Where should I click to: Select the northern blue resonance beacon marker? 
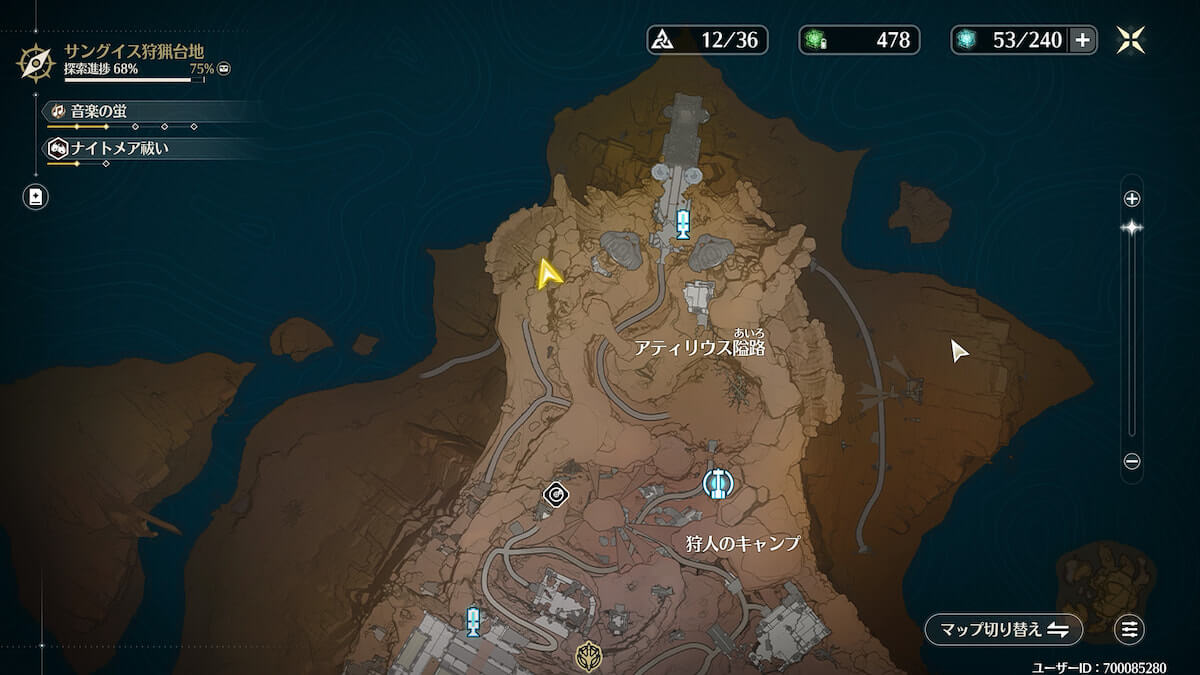pos(683,223)
